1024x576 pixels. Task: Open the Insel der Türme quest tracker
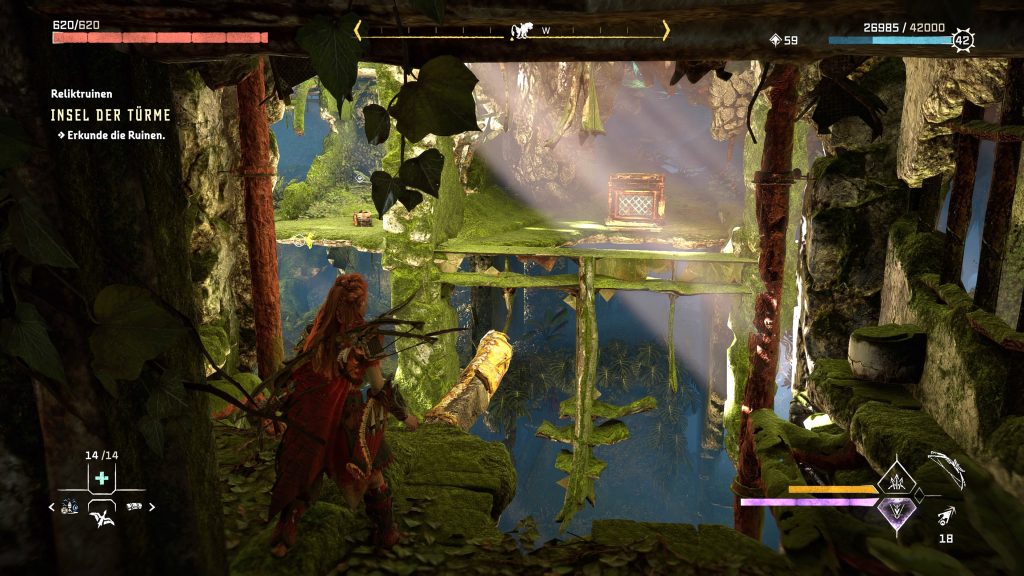111,115
